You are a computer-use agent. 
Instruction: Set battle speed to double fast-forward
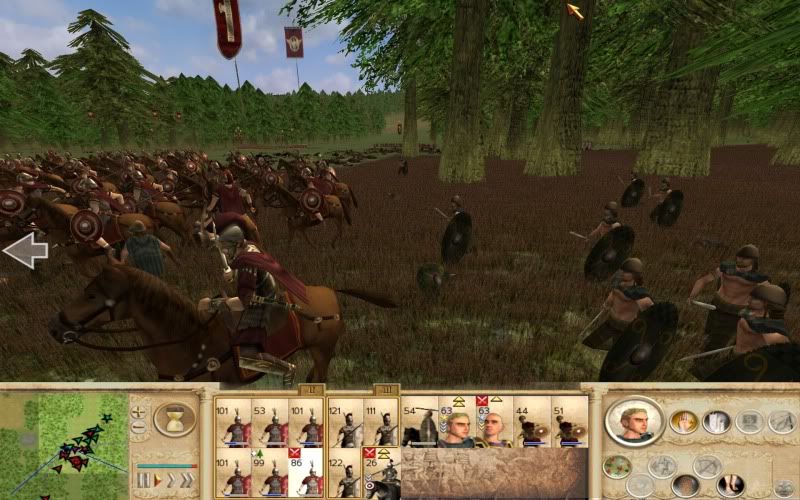click(x=170, y=481)
